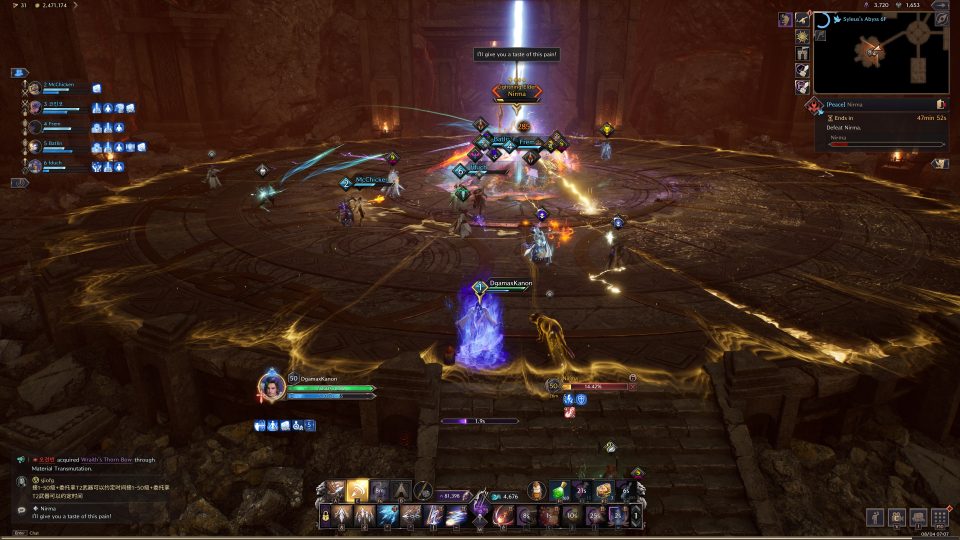Activate the ice shard skill icon

coord(388,516)
